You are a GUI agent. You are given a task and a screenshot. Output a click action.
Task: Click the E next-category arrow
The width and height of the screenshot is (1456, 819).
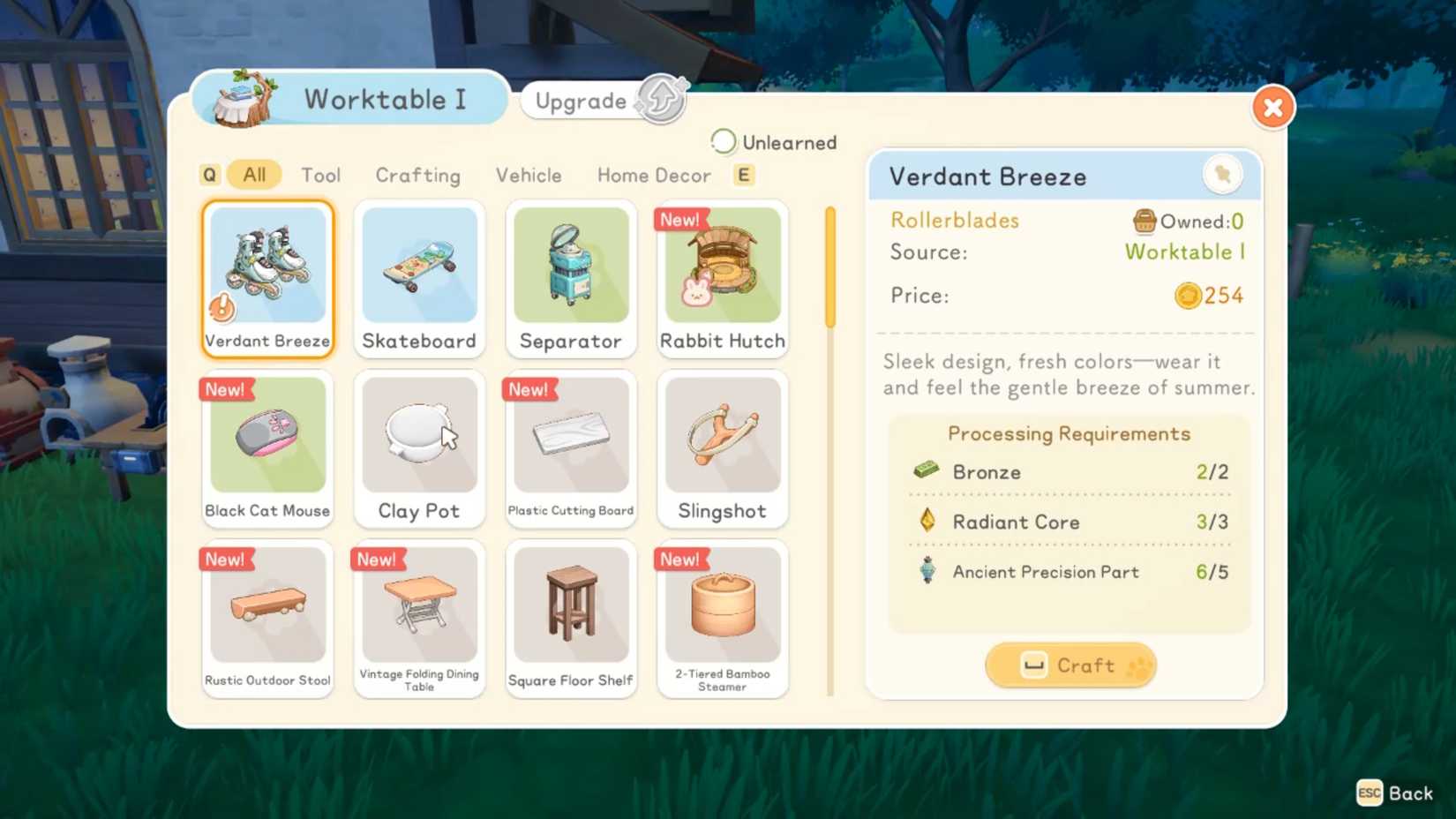pos(743,175)
